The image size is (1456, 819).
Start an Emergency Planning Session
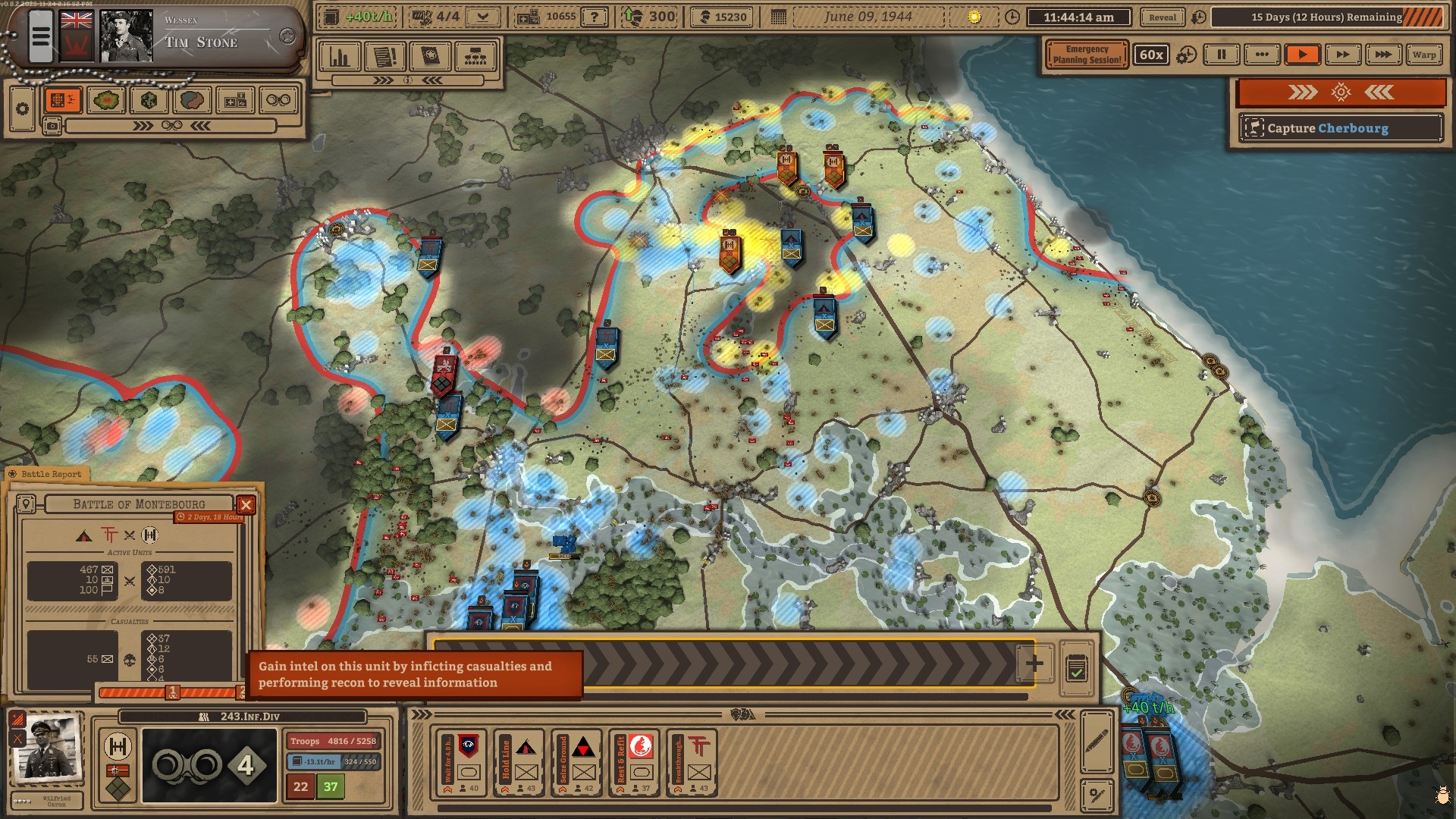coord(1087,55)
